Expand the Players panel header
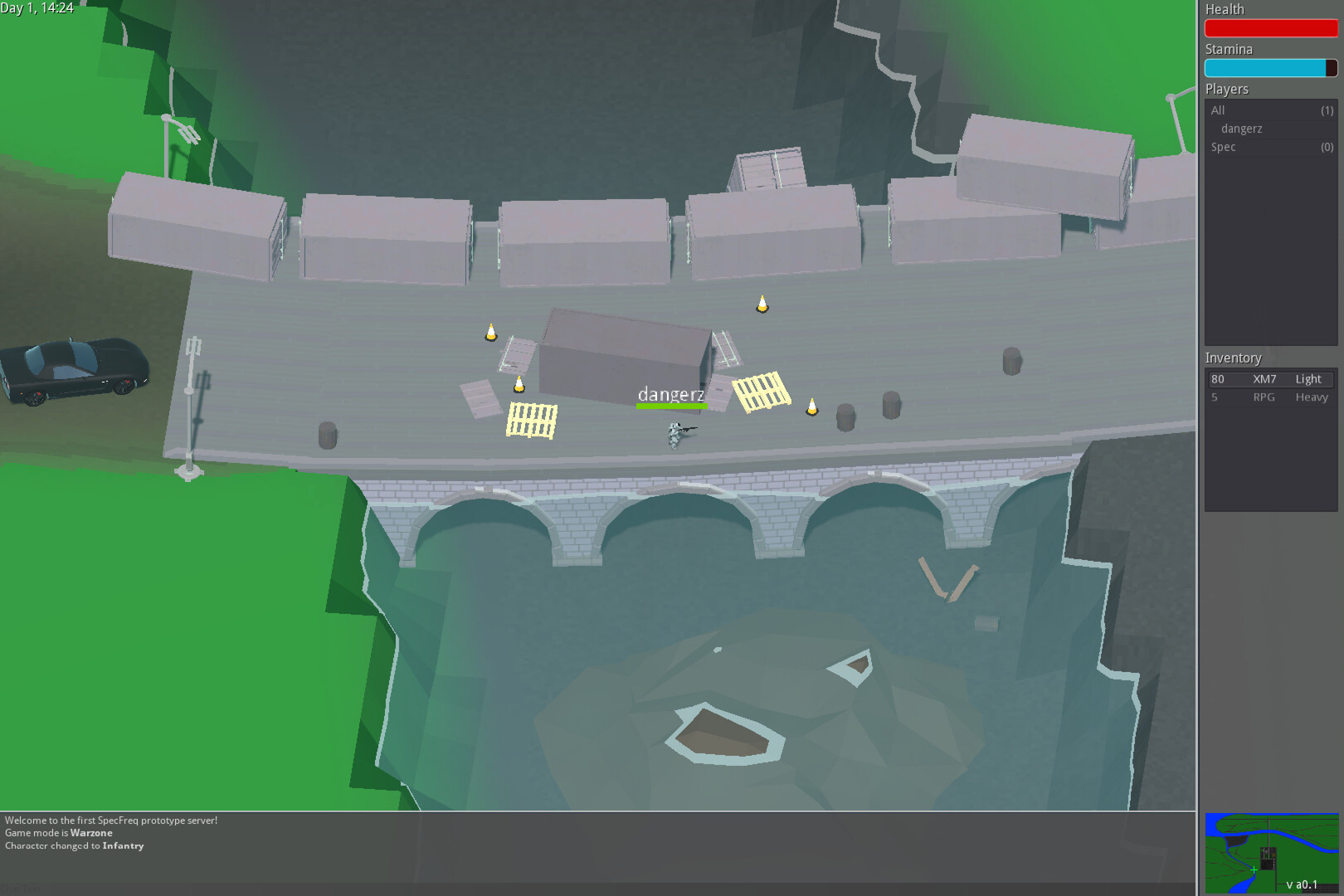The width and height of the screenshot is (1344, 896). (1226, 89)
